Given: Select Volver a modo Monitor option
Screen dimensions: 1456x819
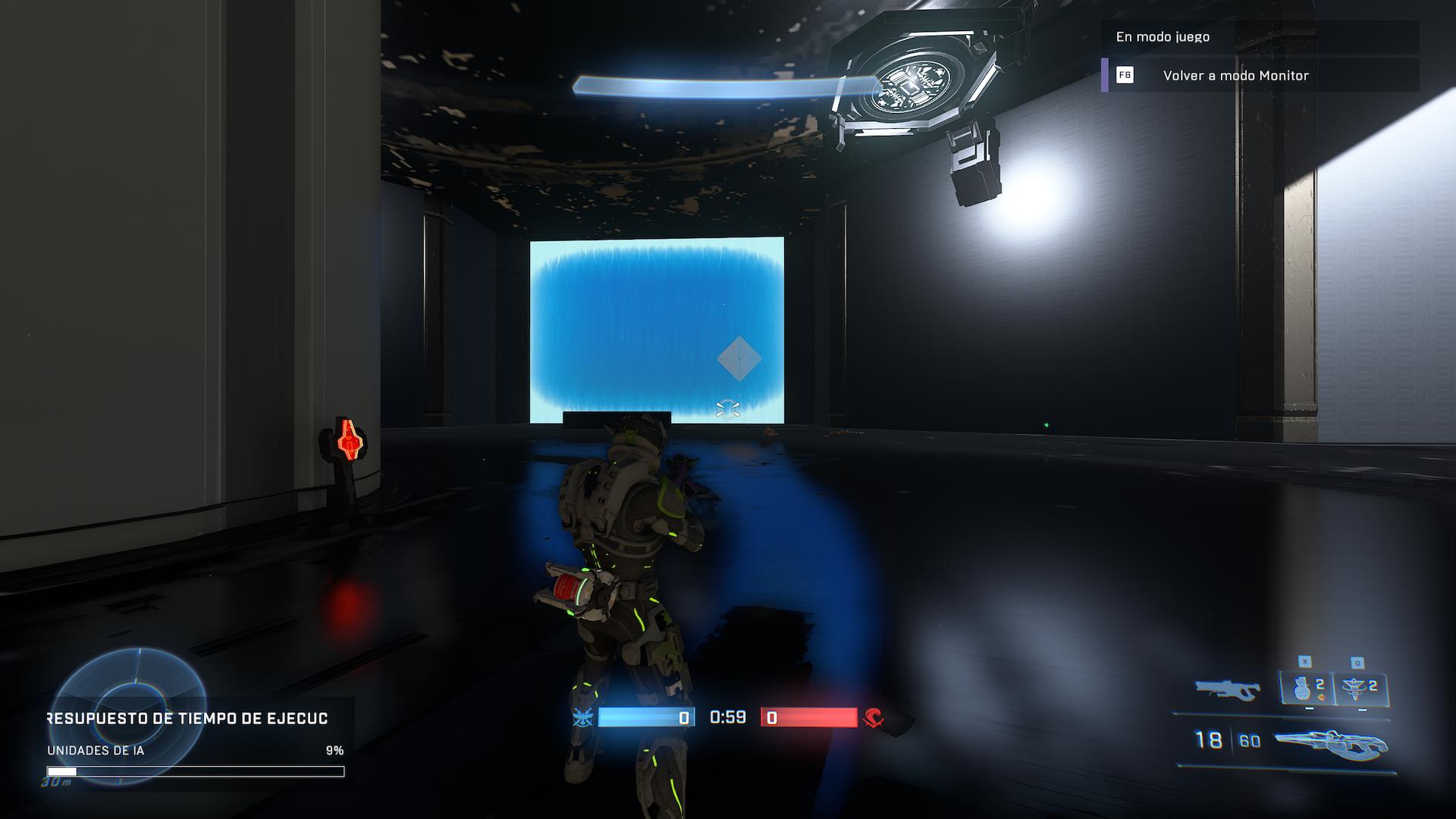Looking at the screenshot, I should pyautogui.click(x=1235, y=76).
